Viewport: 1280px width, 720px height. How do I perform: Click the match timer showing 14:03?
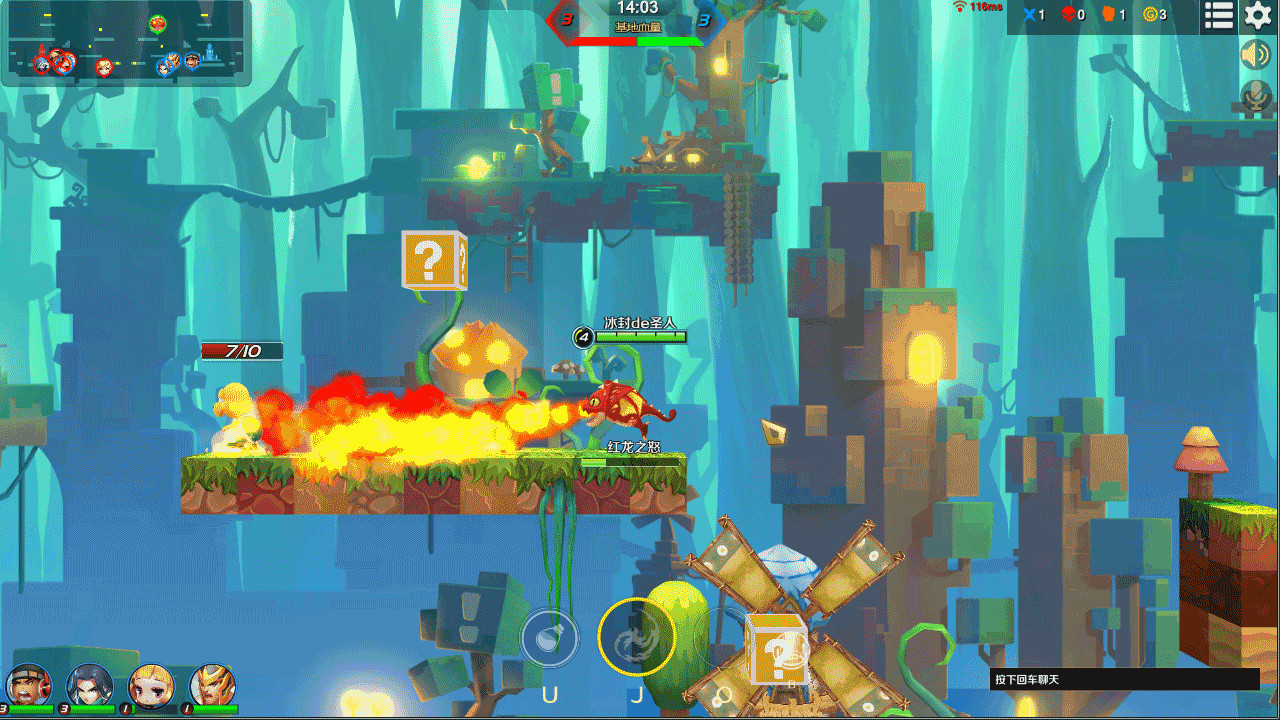(x=639, y=8)
